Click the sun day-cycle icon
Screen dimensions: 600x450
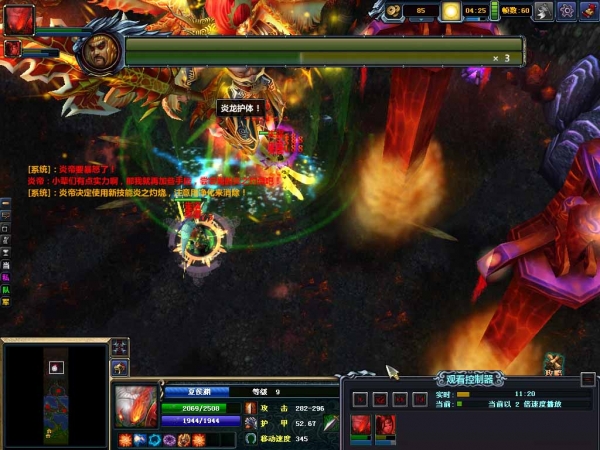coord(451,11)
